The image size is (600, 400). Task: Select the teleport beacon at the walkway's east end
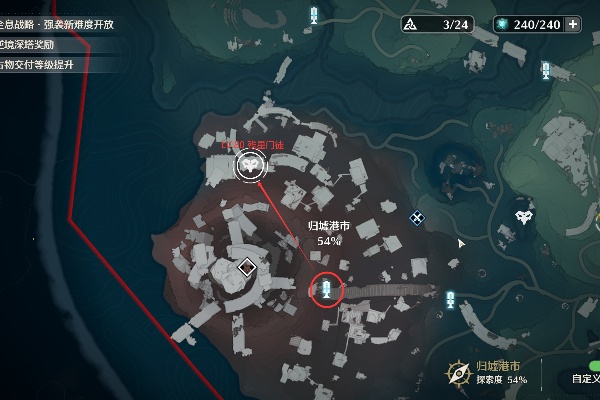coord(452,298)
